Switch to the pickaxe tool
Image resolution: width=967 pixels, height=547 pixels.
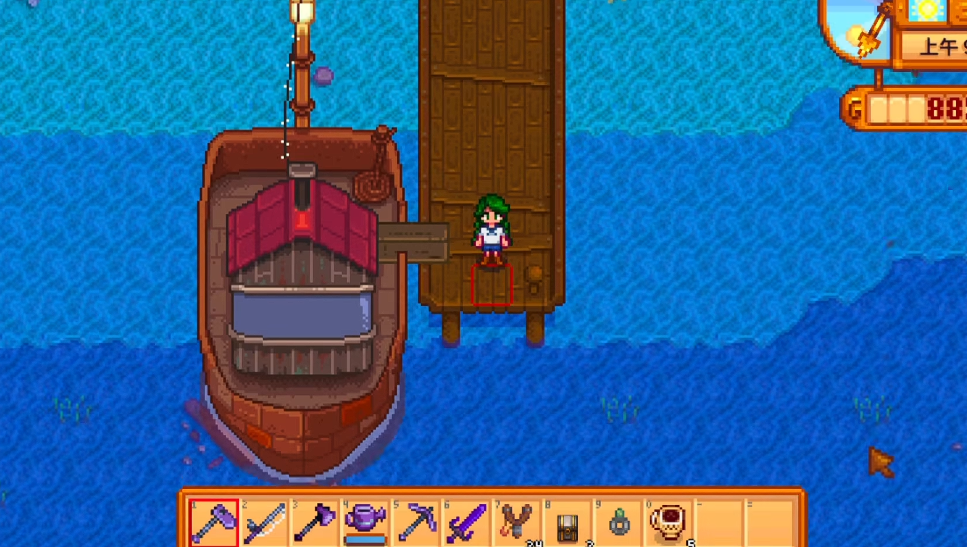click(416, 522)
